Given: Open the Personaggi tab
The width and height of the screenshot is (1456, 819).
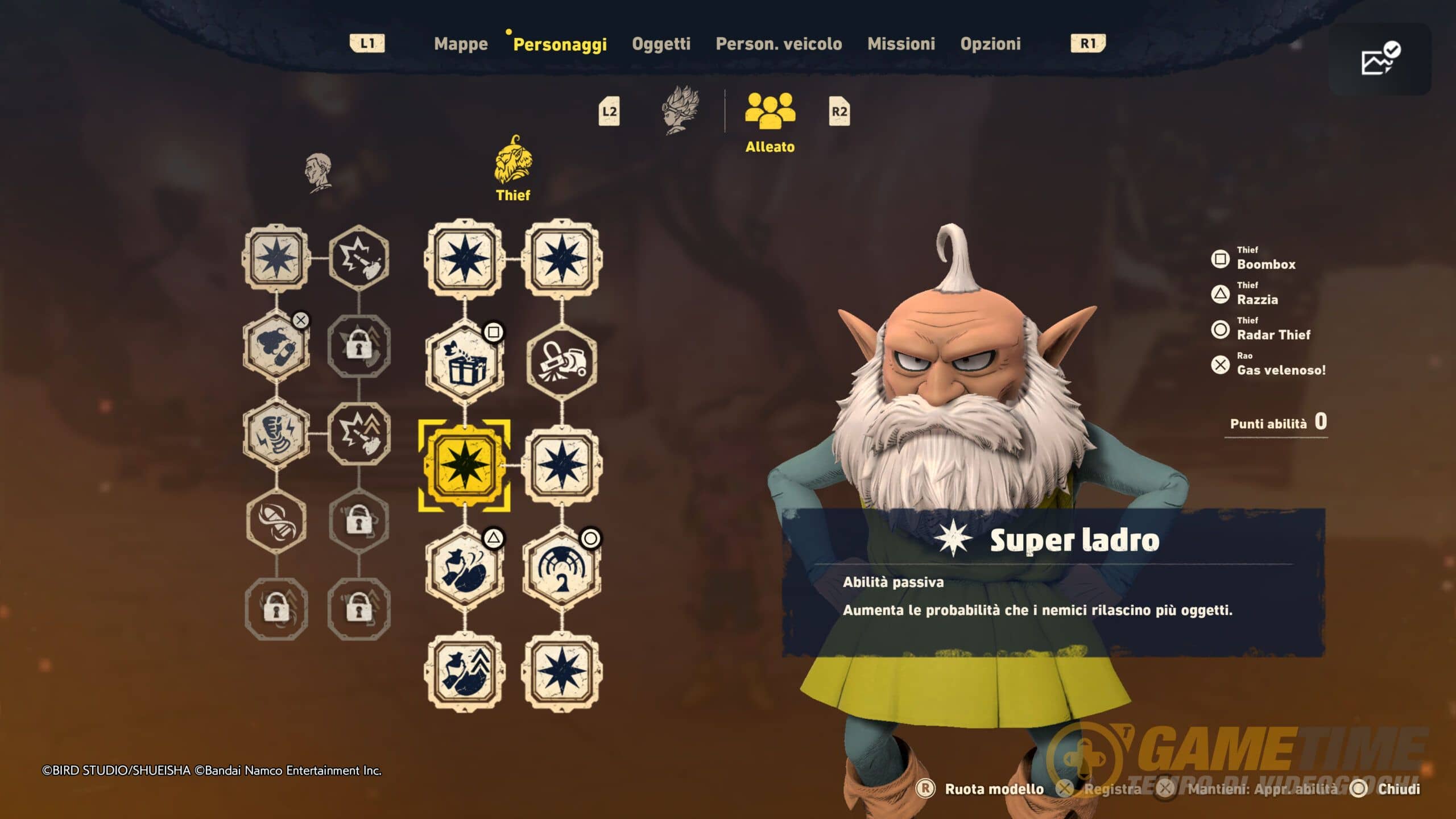Looking at the screenshot, I should coord(560,44).
